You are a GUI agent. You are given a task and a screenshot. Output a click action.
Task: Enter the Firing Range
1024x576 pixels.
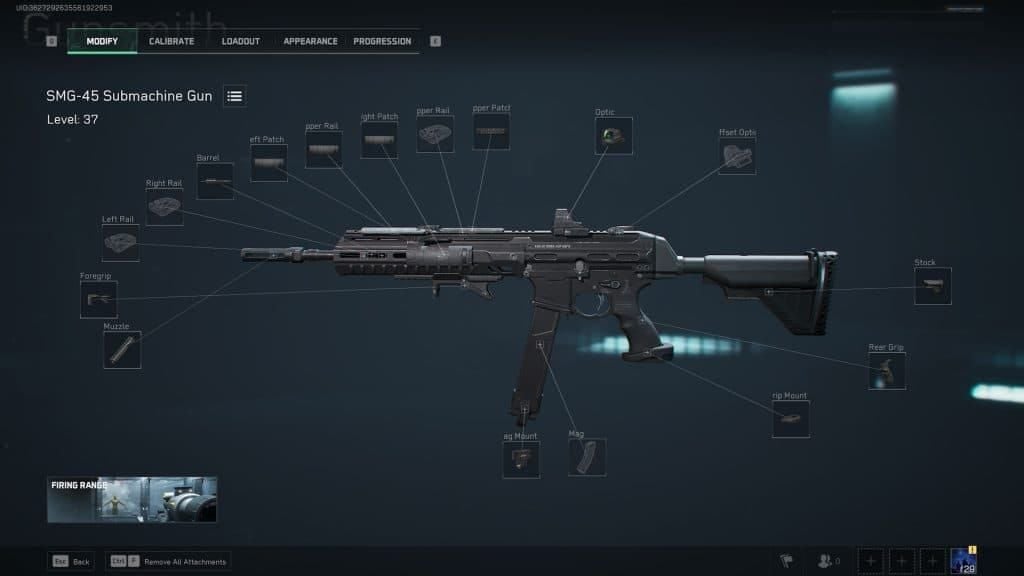(x=132, y=500)
